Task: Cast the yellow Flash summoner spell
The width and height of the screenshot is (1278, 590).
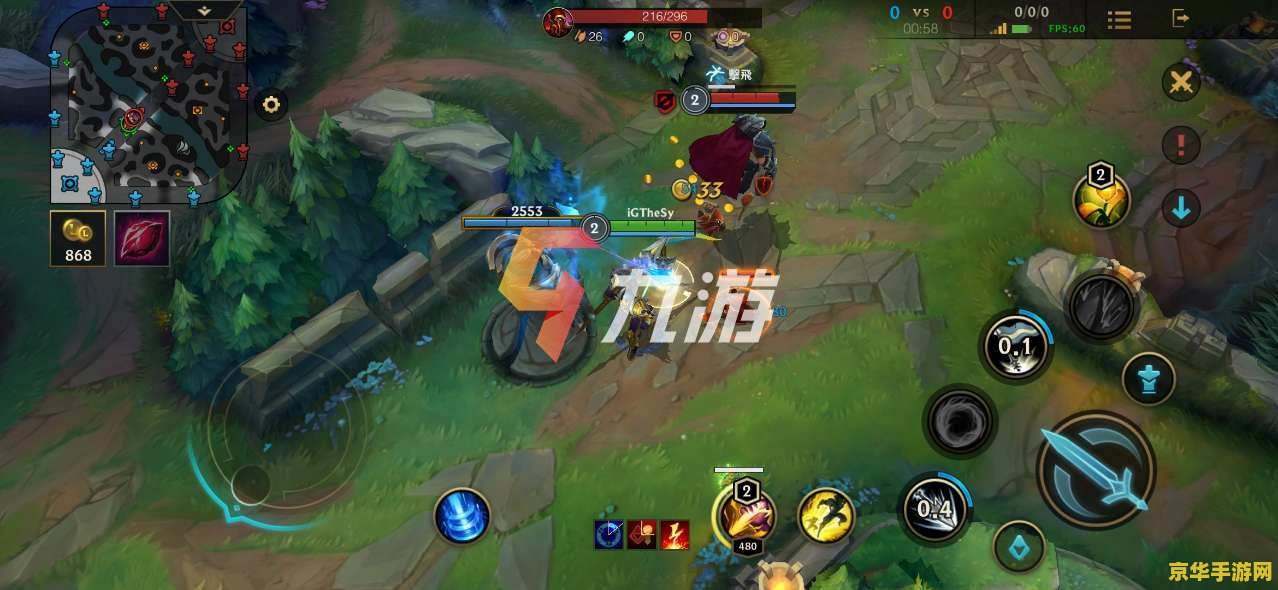Action: (x=826, y=515)
